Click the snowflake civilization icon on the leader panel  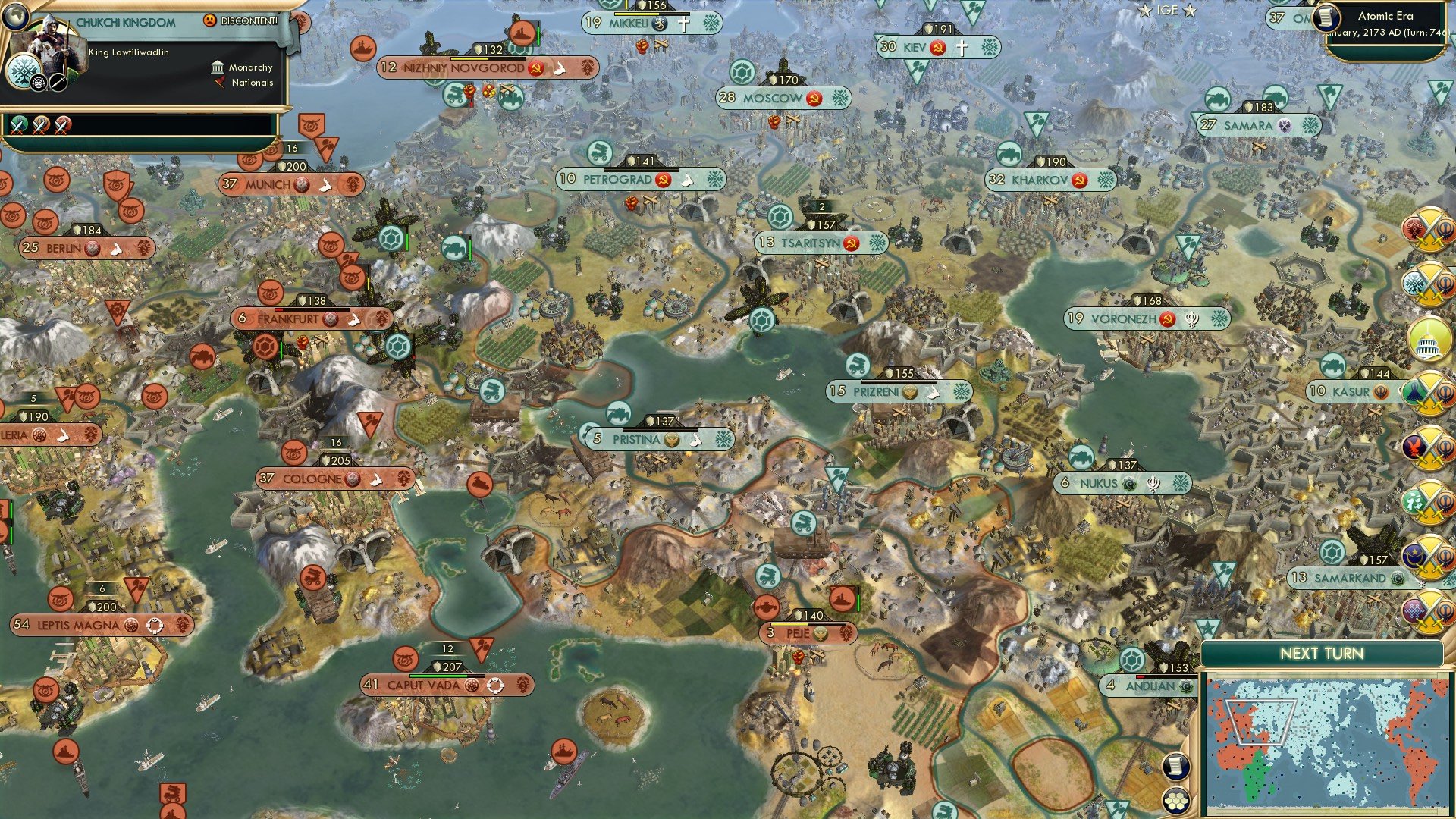[24, 71]
